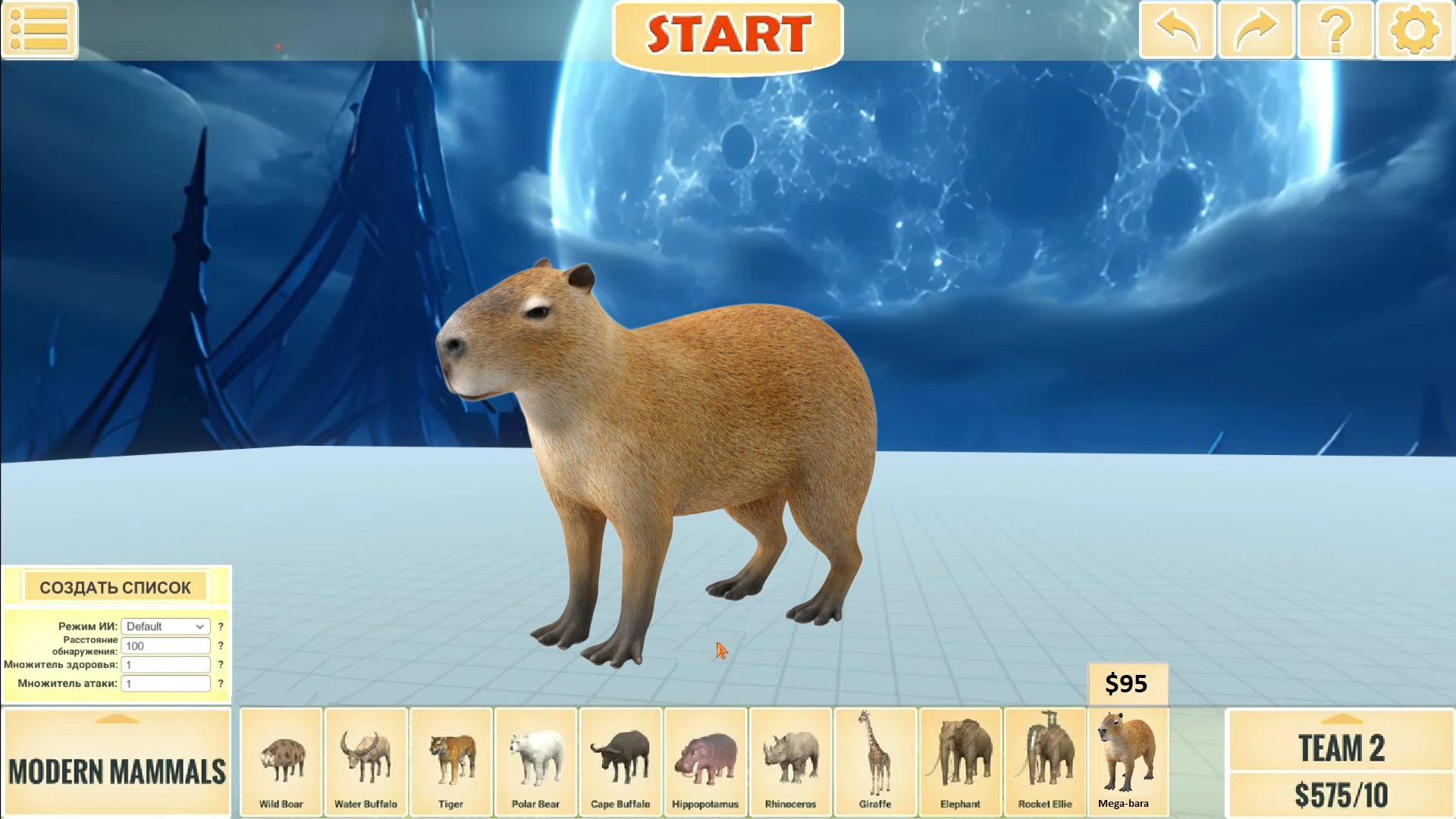Click the detection distance input field

165,645
